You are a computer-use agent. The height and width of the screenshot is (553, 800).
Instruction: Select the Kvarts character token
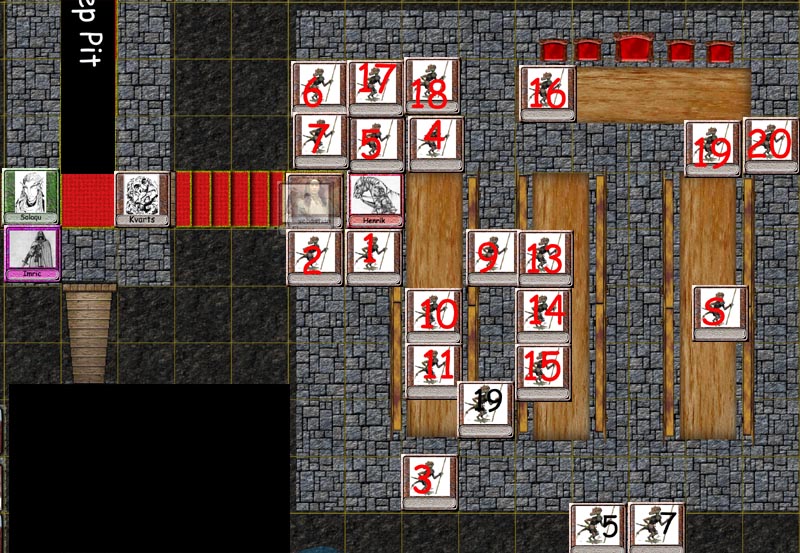pos(142,199)
